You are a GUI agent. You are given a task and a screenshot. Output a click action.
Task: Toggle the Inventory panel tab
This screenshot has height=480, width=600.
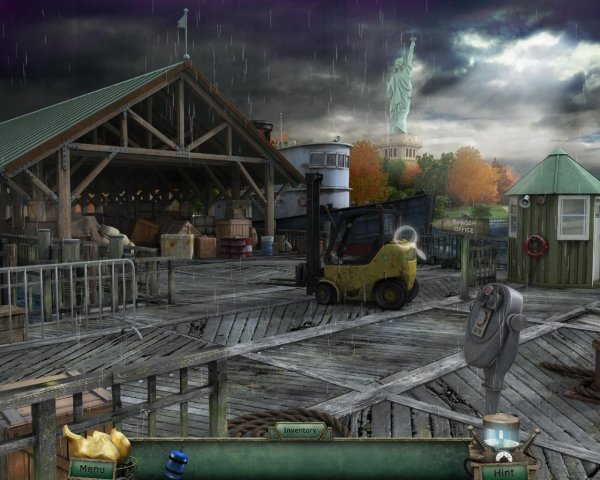(x=303, y=431)
